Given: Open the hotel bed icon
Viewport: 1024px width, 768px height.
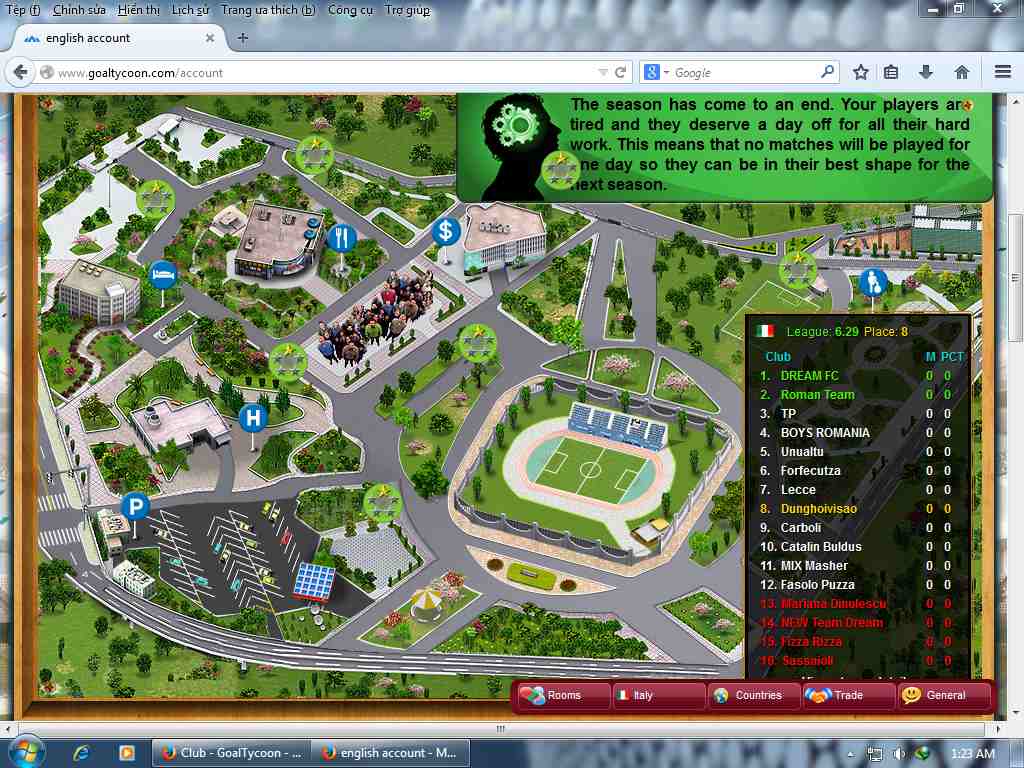Looking at the screenshot, I should point(161,273).
